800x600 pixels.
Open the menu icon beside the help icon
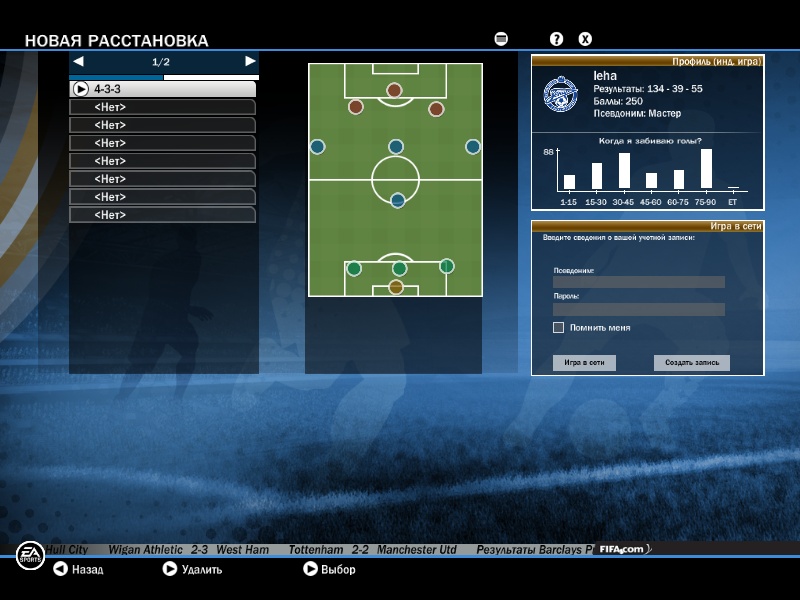pyautogui.click(x=501, y=39)
